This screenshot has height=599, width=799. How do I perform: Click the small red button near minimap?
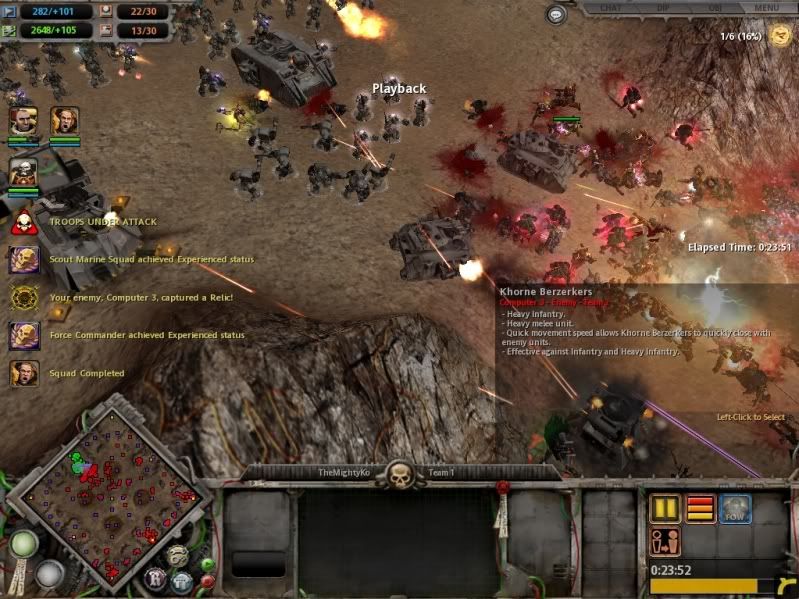pyautogui.click(x=207, y=579)
